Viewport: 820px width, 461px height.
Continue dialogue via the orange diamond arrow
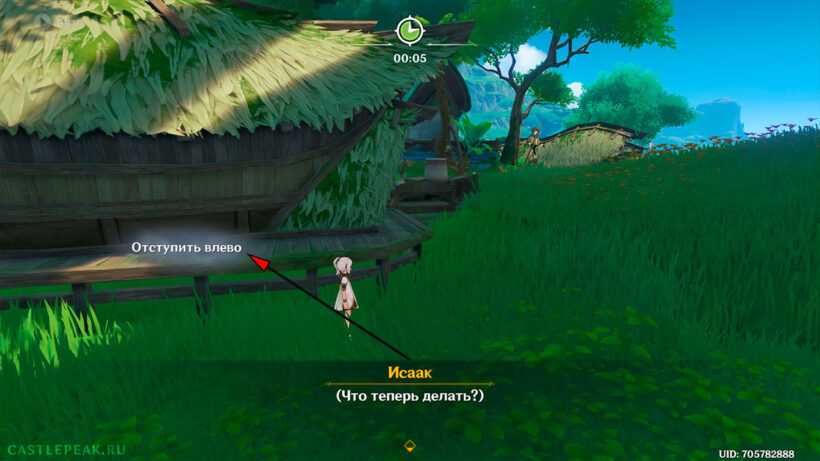point(409,446)
